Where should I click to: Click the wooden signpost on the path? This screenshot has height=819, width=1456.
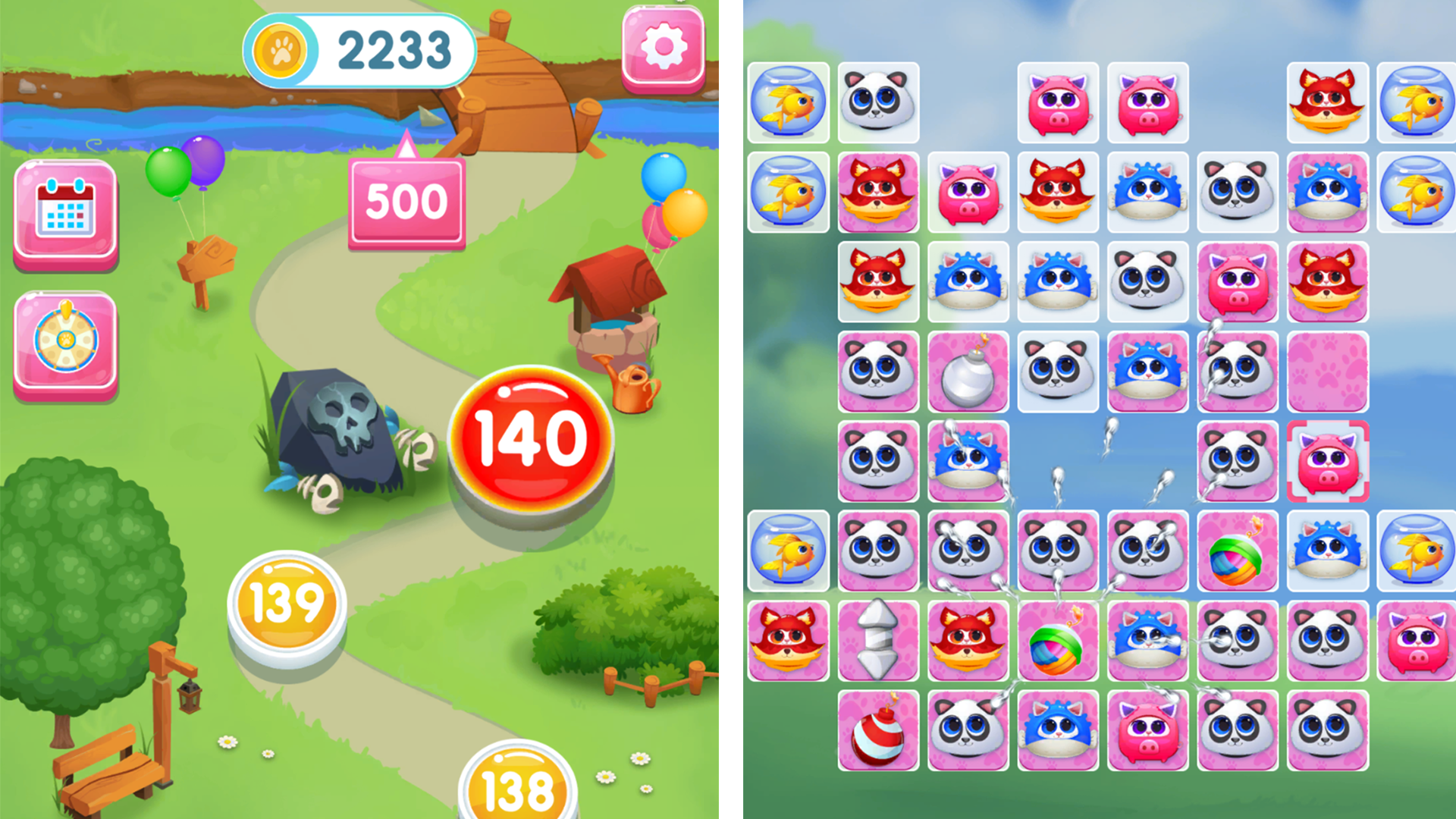(x=205, y=258)
